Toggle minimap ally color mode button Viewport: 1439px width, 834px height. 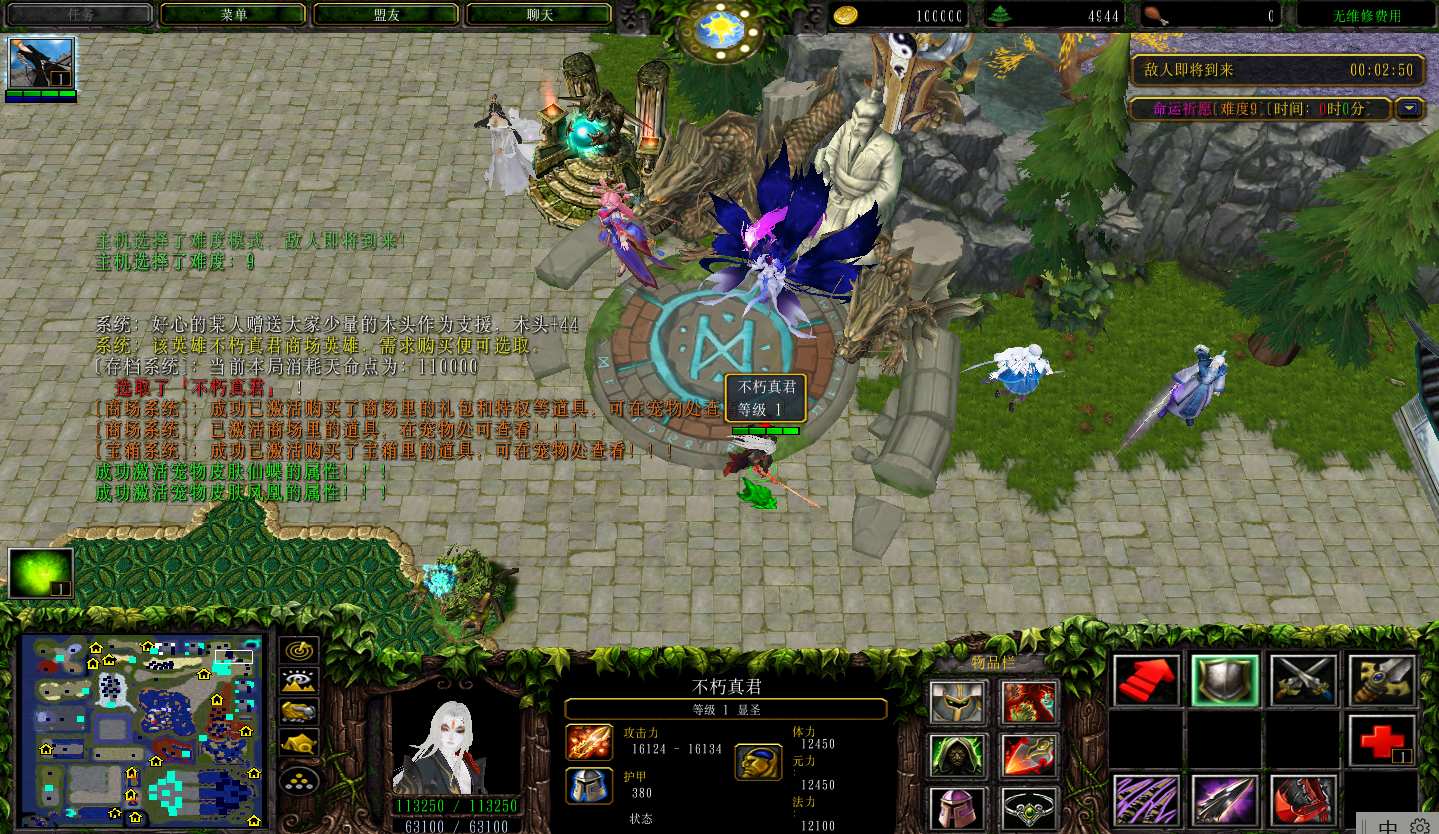(298, 712)
